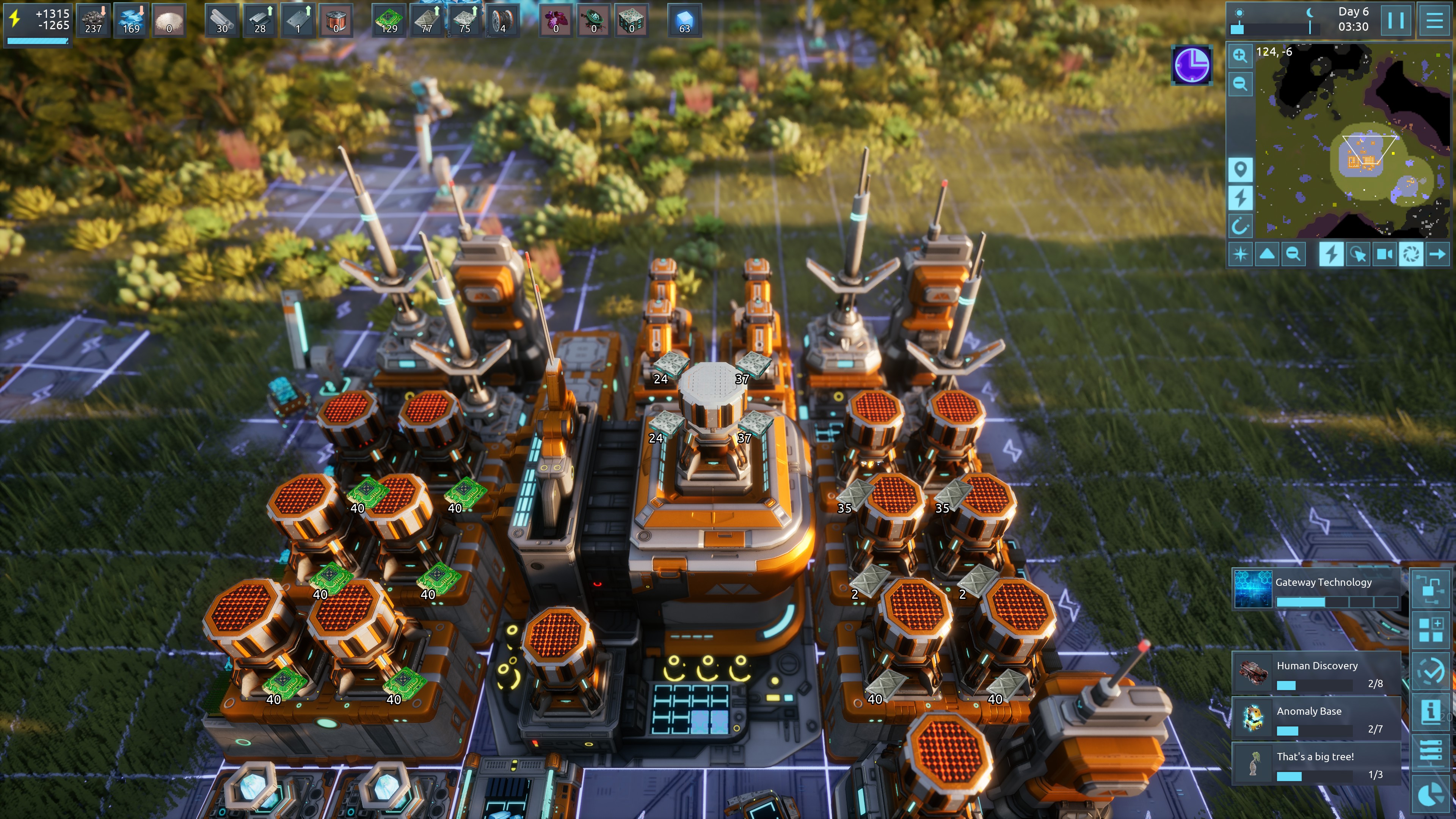Open the Gateway Technology research panel
Screen dimensions: 1456x819
(x=1316, y=589)
